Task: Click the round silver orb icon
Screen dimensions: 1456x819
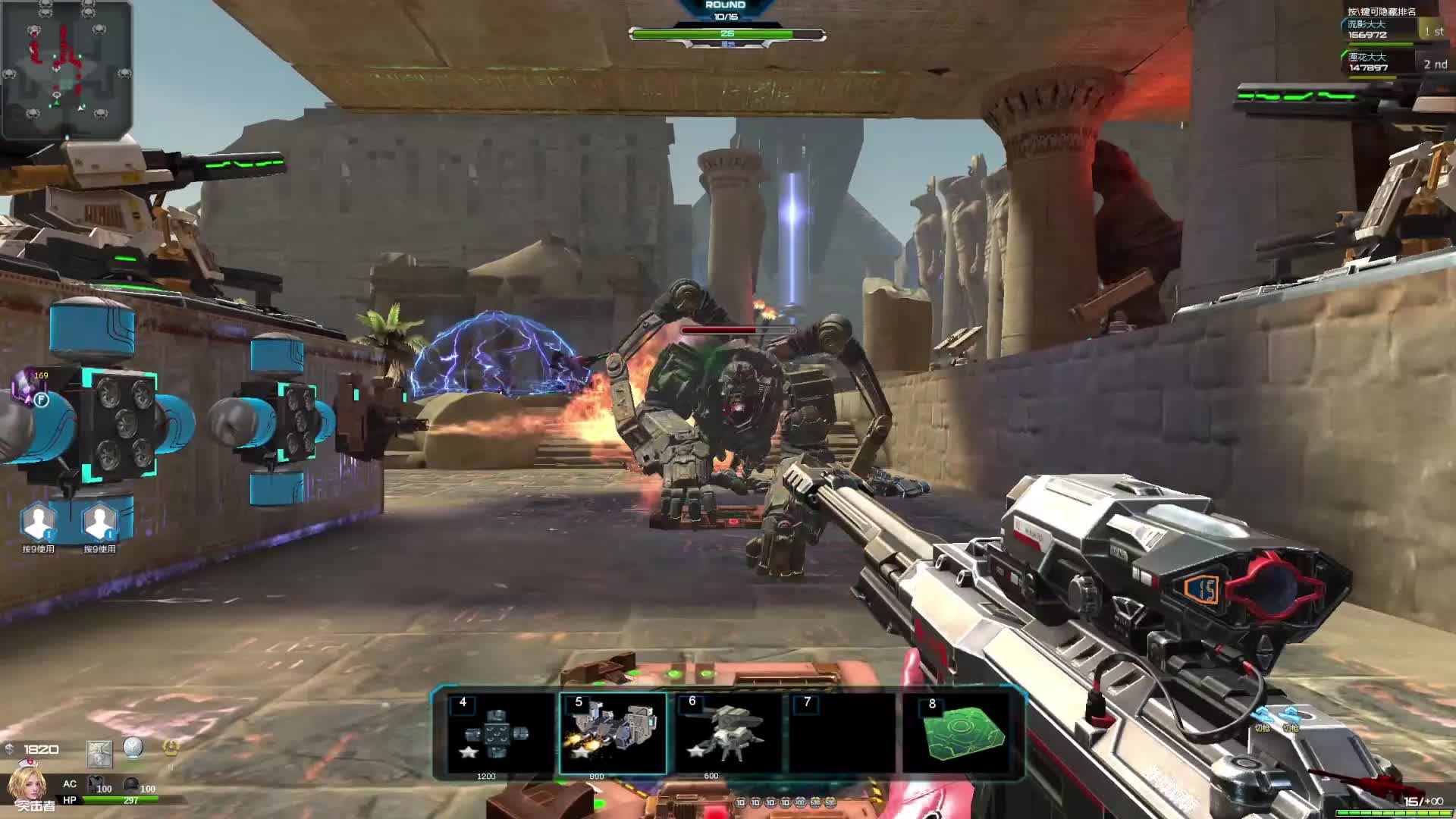Action: pos(133,748)
